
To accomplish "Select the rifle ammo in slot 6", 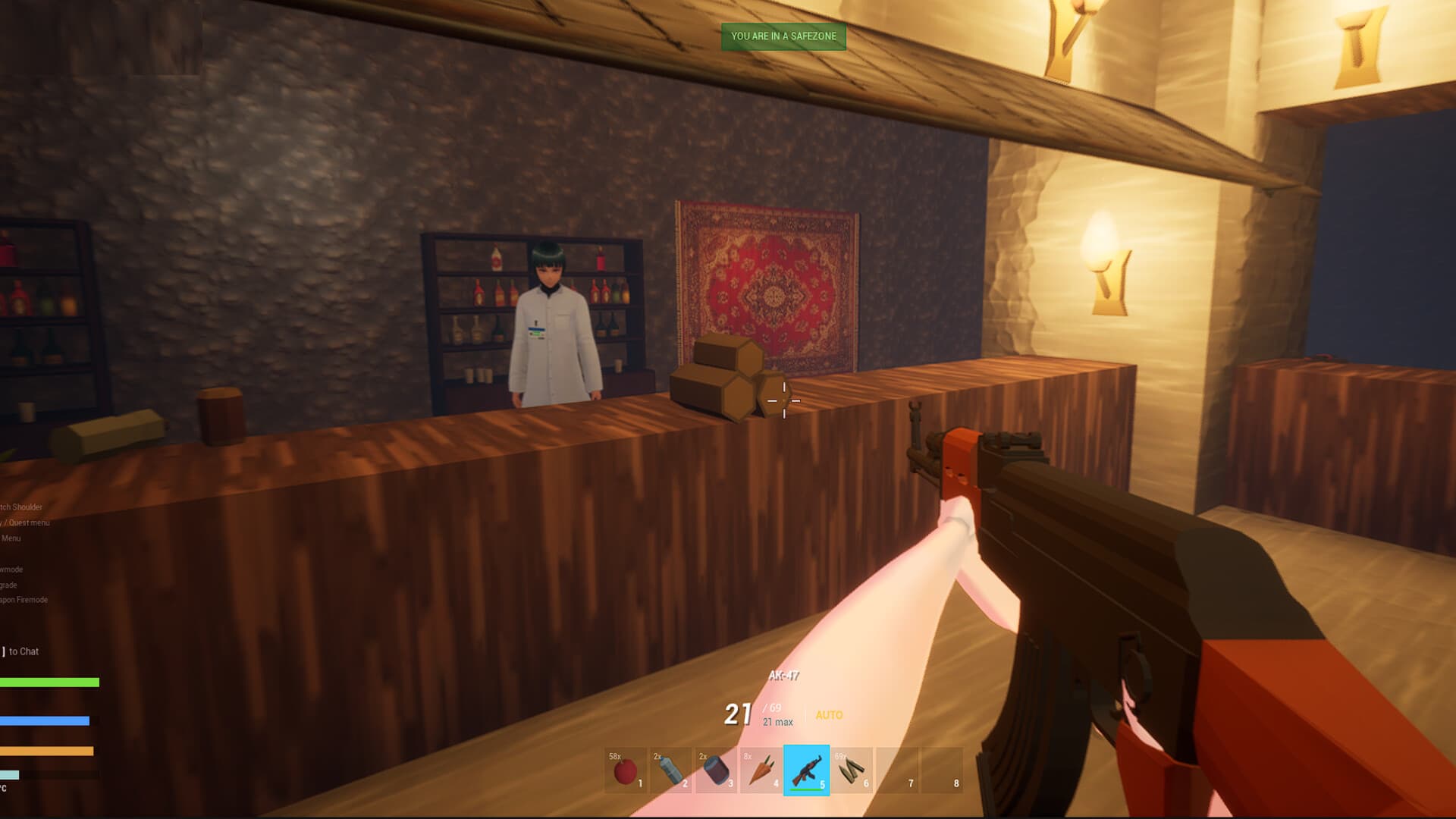I will [851, 771].
